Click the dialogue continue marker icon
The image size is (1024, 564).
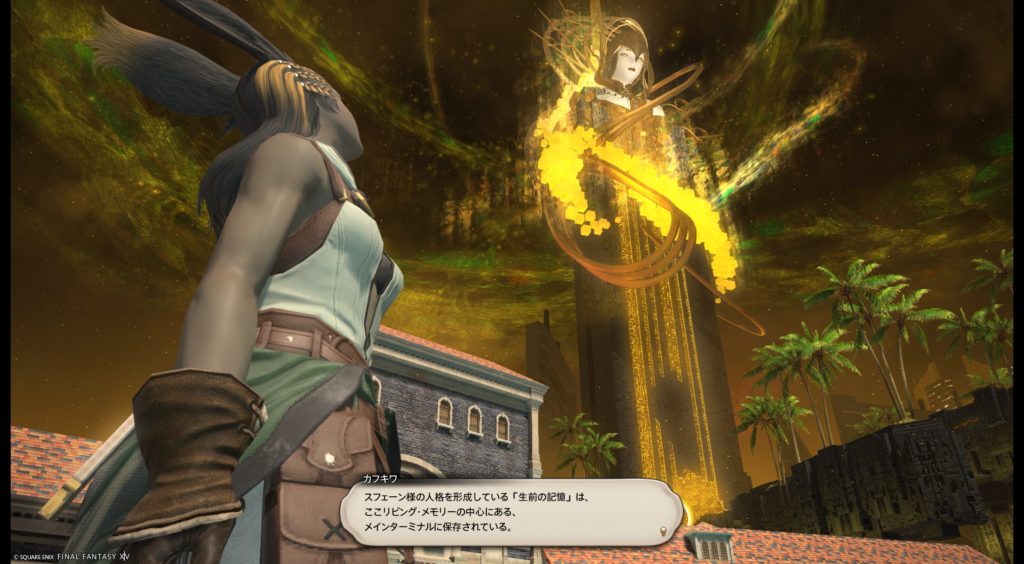pos(665,530)
